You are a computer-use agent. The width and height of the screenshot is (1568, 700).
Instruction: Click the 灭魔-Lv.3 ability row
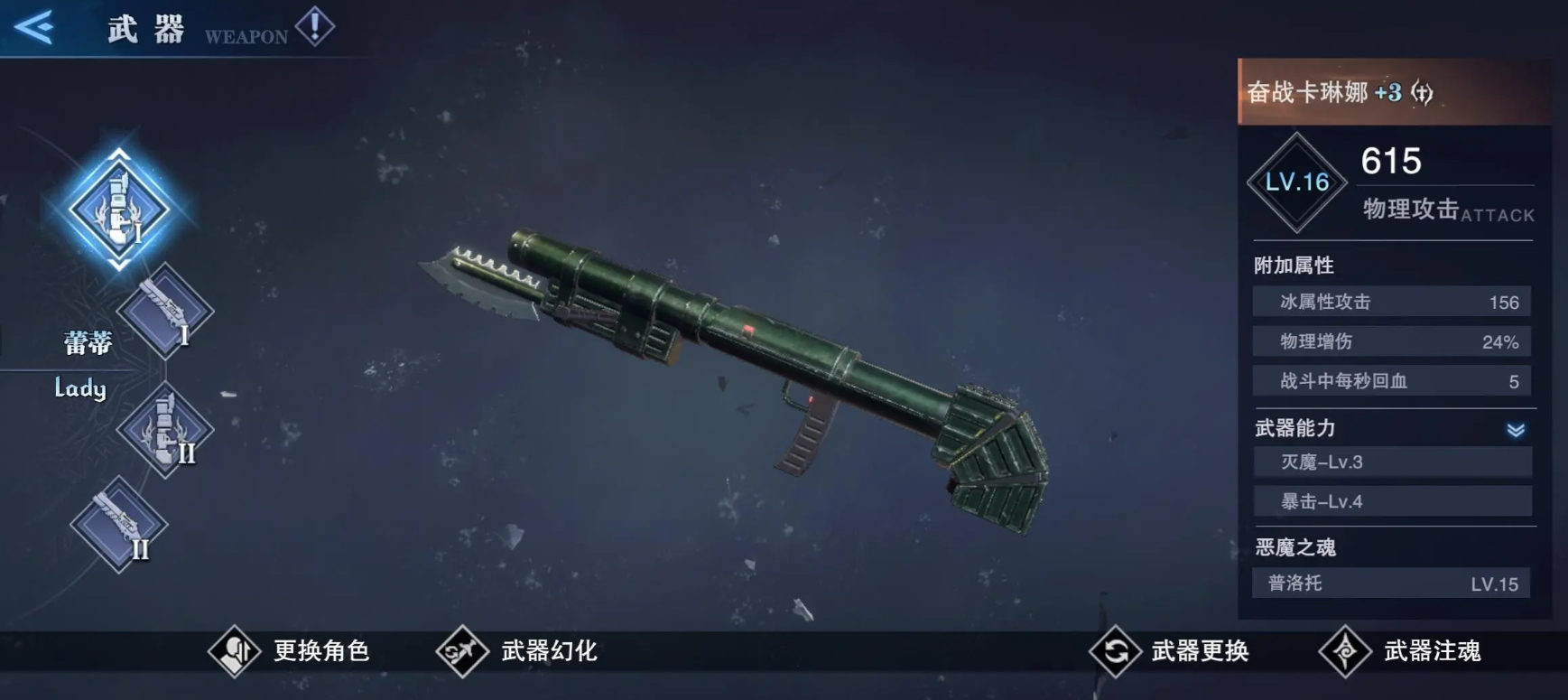tap(1392, 462)
